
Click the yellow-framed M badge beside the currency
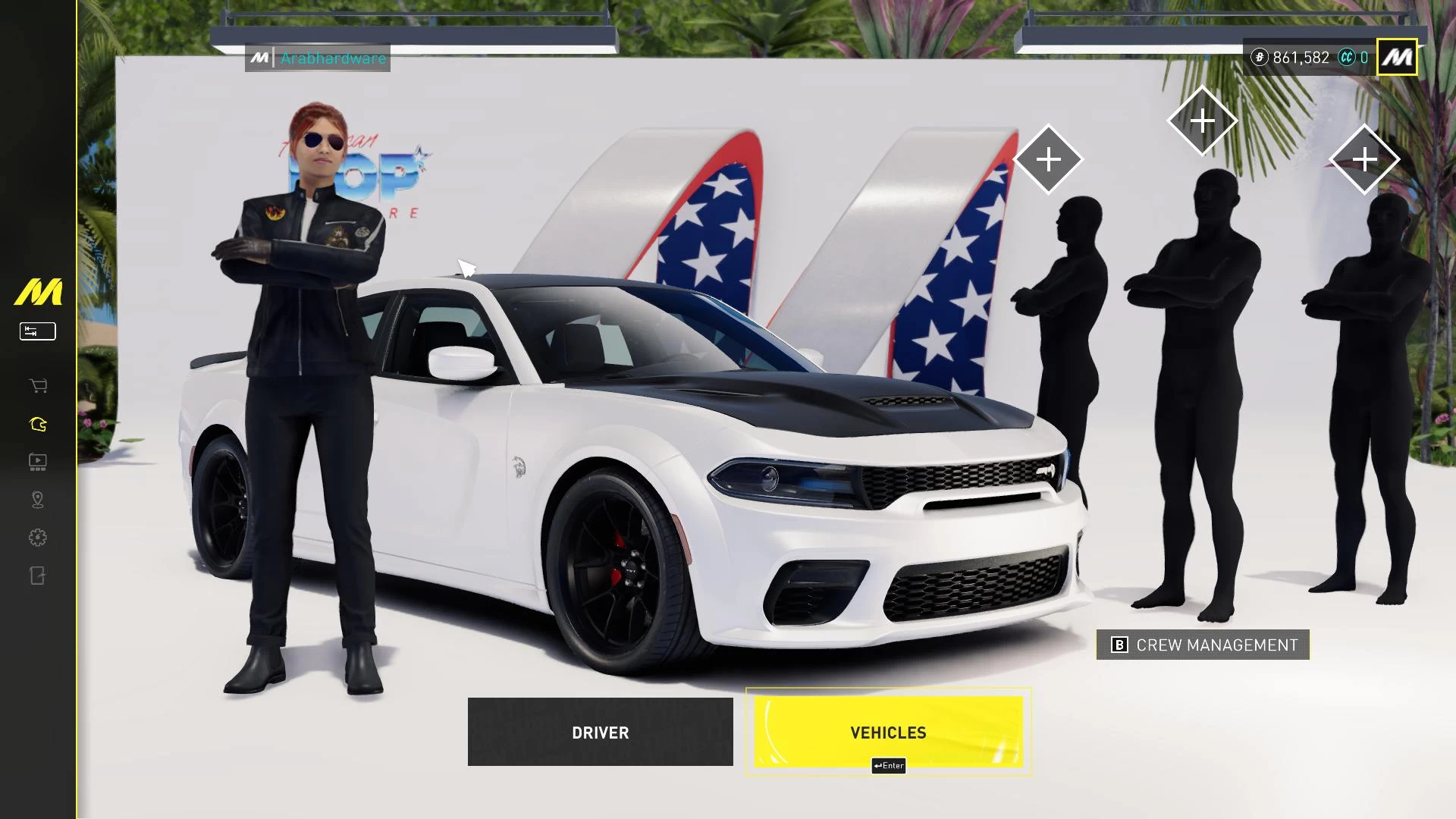tap(1397, 57)
